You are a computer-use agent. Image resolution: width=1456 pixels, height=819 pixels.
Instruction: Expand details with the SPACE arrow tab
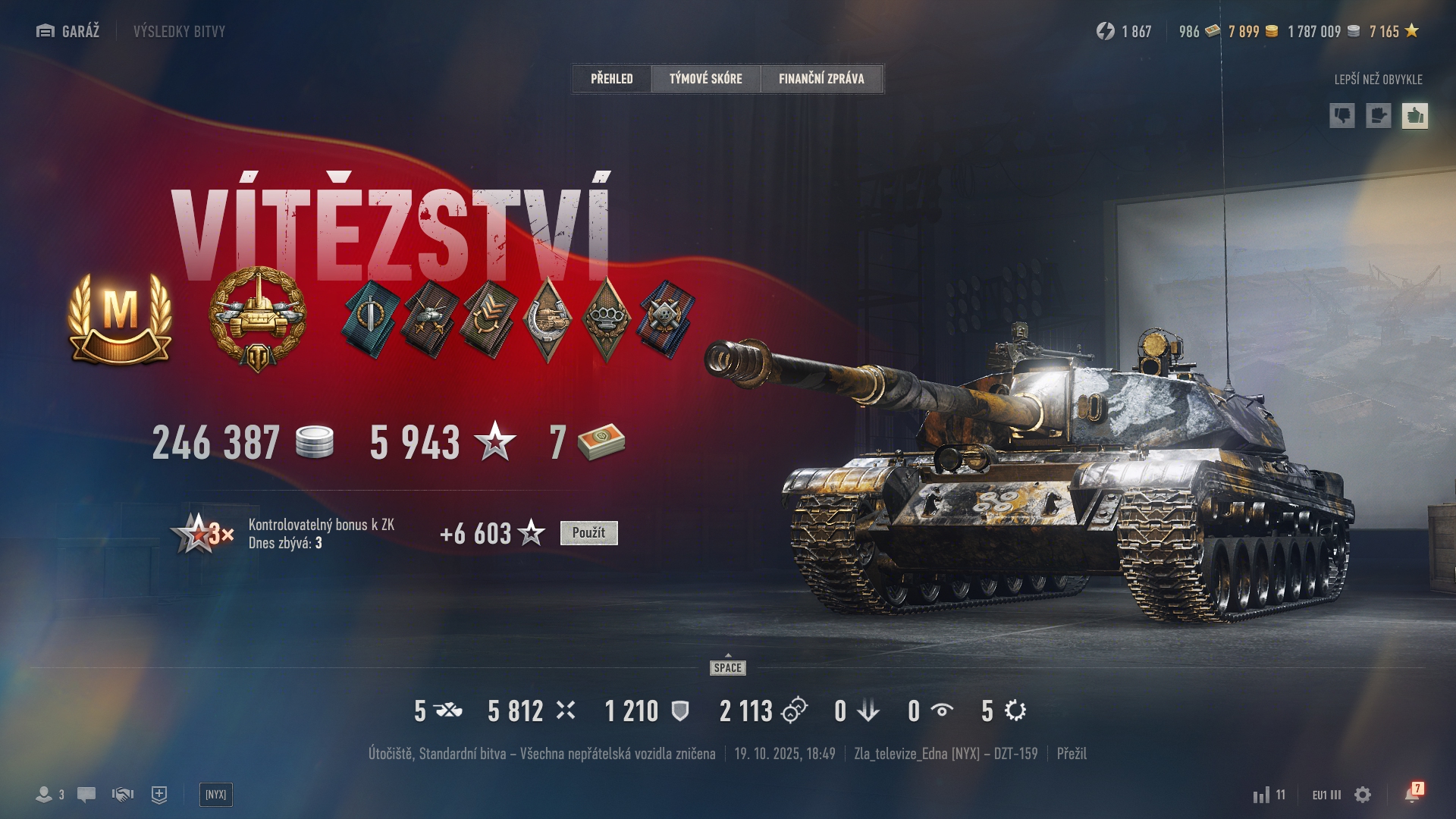pyautogui.click(x=728, y=666)
